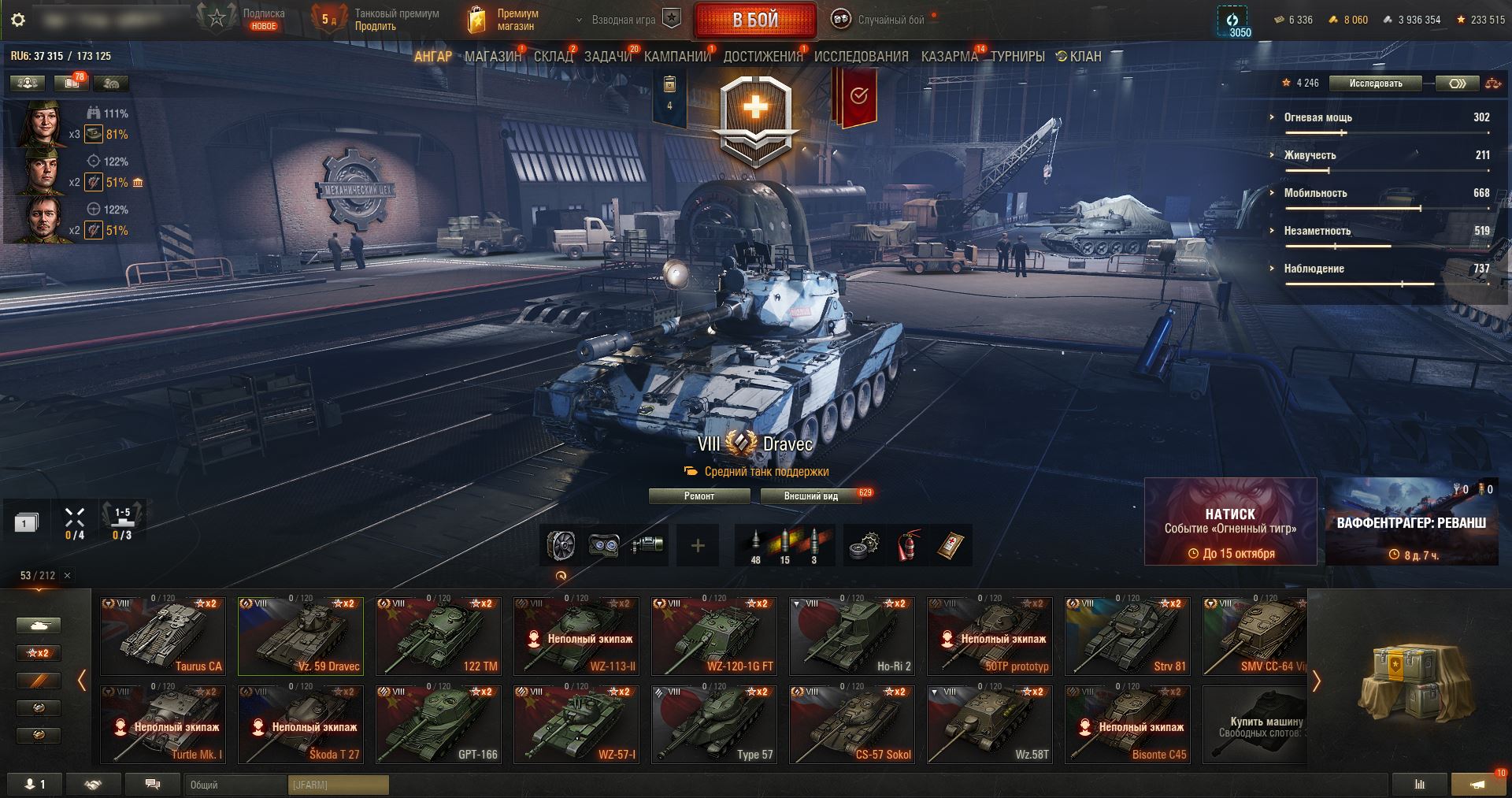This screenshot has width=1512, height=798.
Task: Open the Купить машину slot
Action: (x=1254, y=724)
